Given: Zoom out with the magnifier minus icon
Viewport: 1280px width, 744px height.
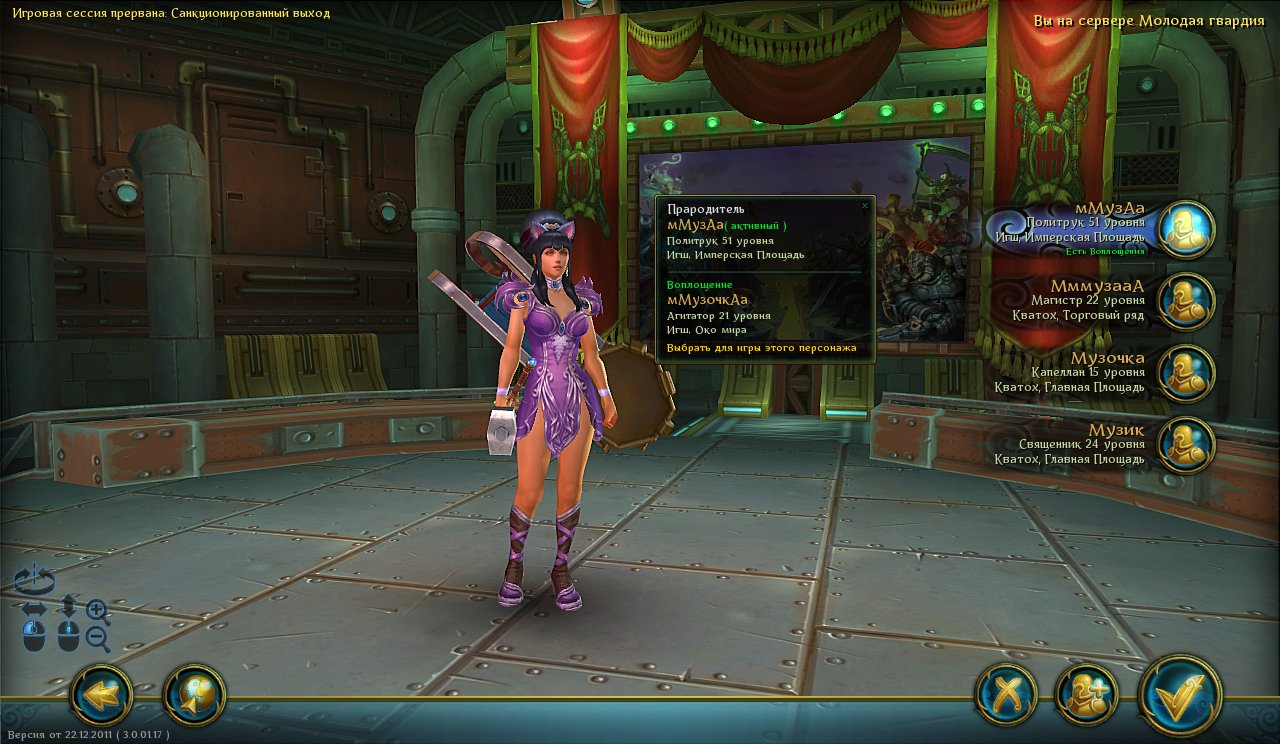Looking at the screenshot, I should coord(98,638).
